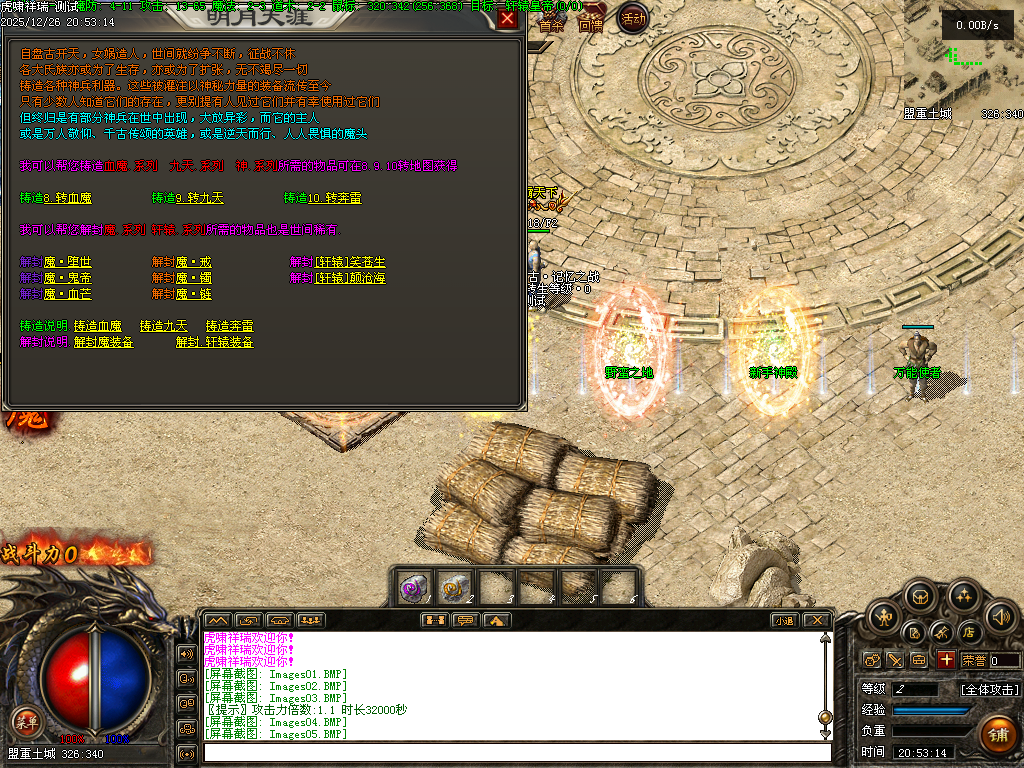The image size is (1024, 768).
Task: Open the [轩辕]顾沧海 unseal option
Action: coord(350,278)
